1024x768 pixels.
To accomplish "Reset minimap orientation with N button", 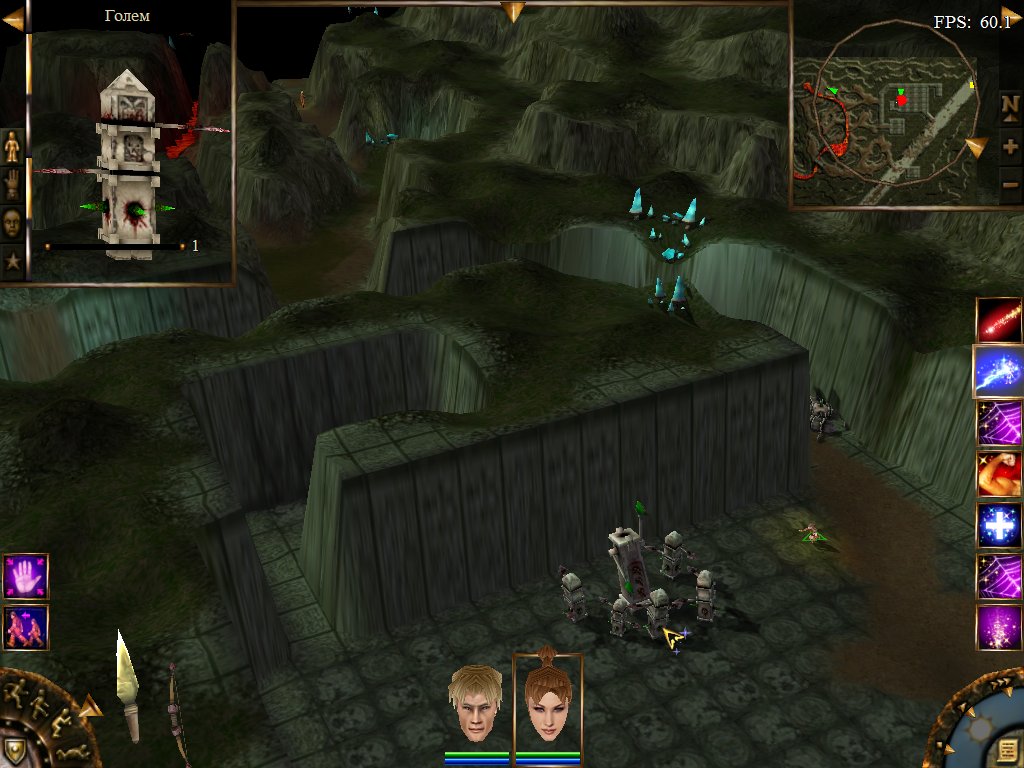I will 1010,105.
